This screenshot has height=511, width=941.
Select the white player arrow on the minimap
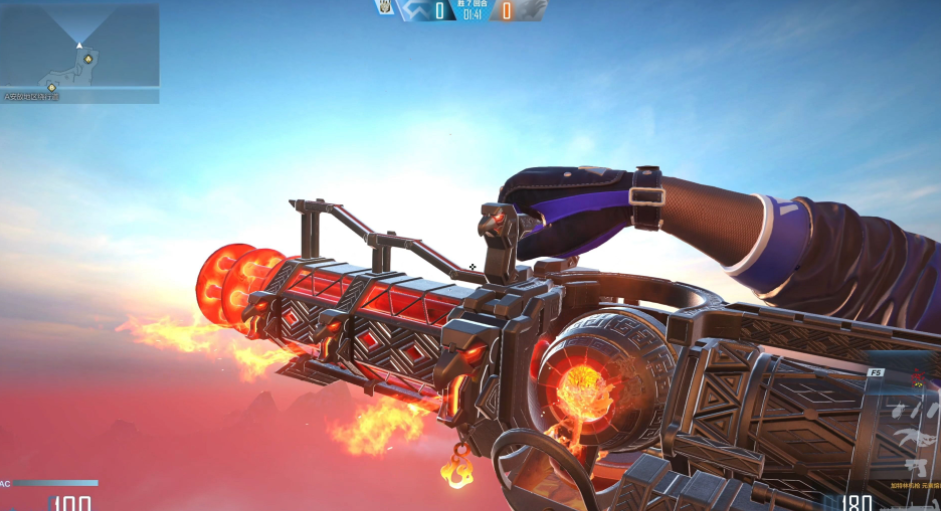79,44
